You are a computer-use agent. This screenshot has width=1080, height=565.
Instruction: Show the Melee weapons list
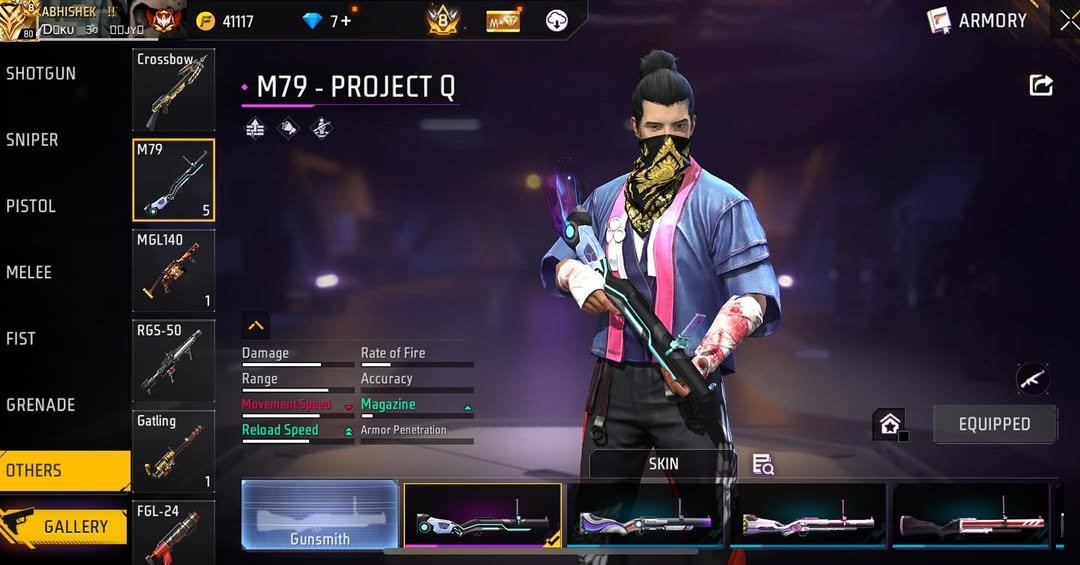29,272
